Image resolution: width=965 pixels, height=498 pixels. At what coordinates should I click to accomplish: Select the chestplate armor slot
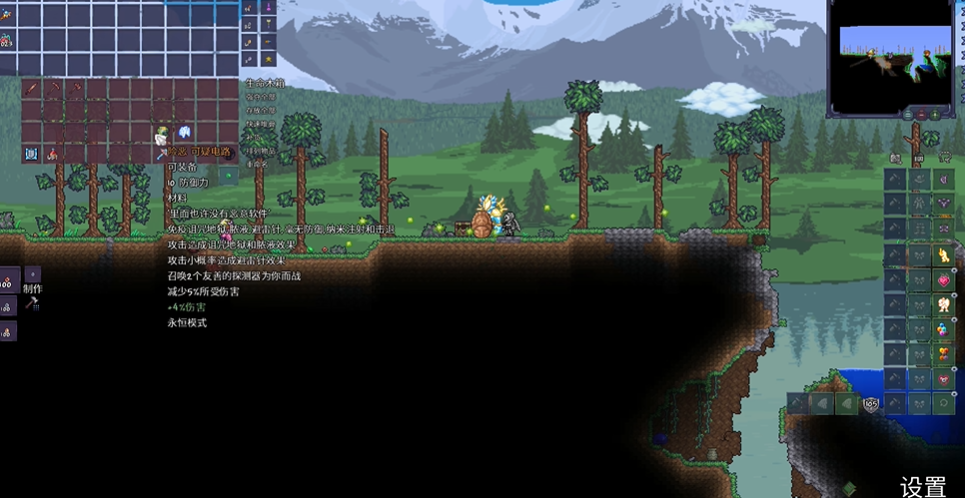pos(943,205)
